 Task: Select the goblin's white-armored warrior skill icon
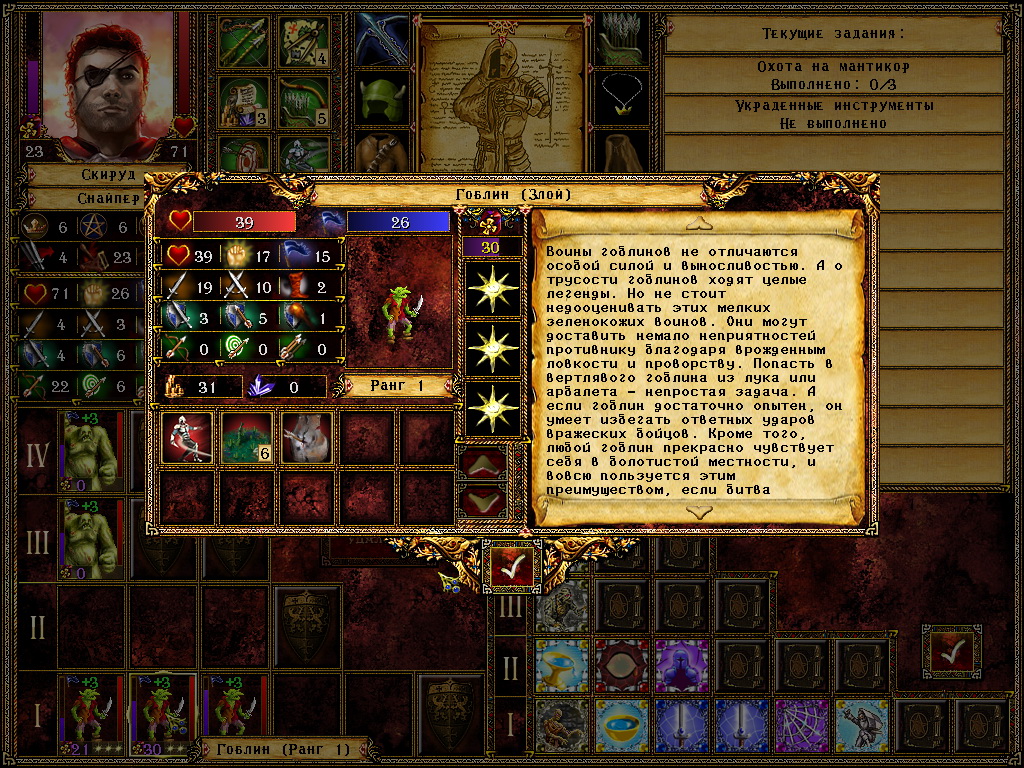tap(187, 438)
